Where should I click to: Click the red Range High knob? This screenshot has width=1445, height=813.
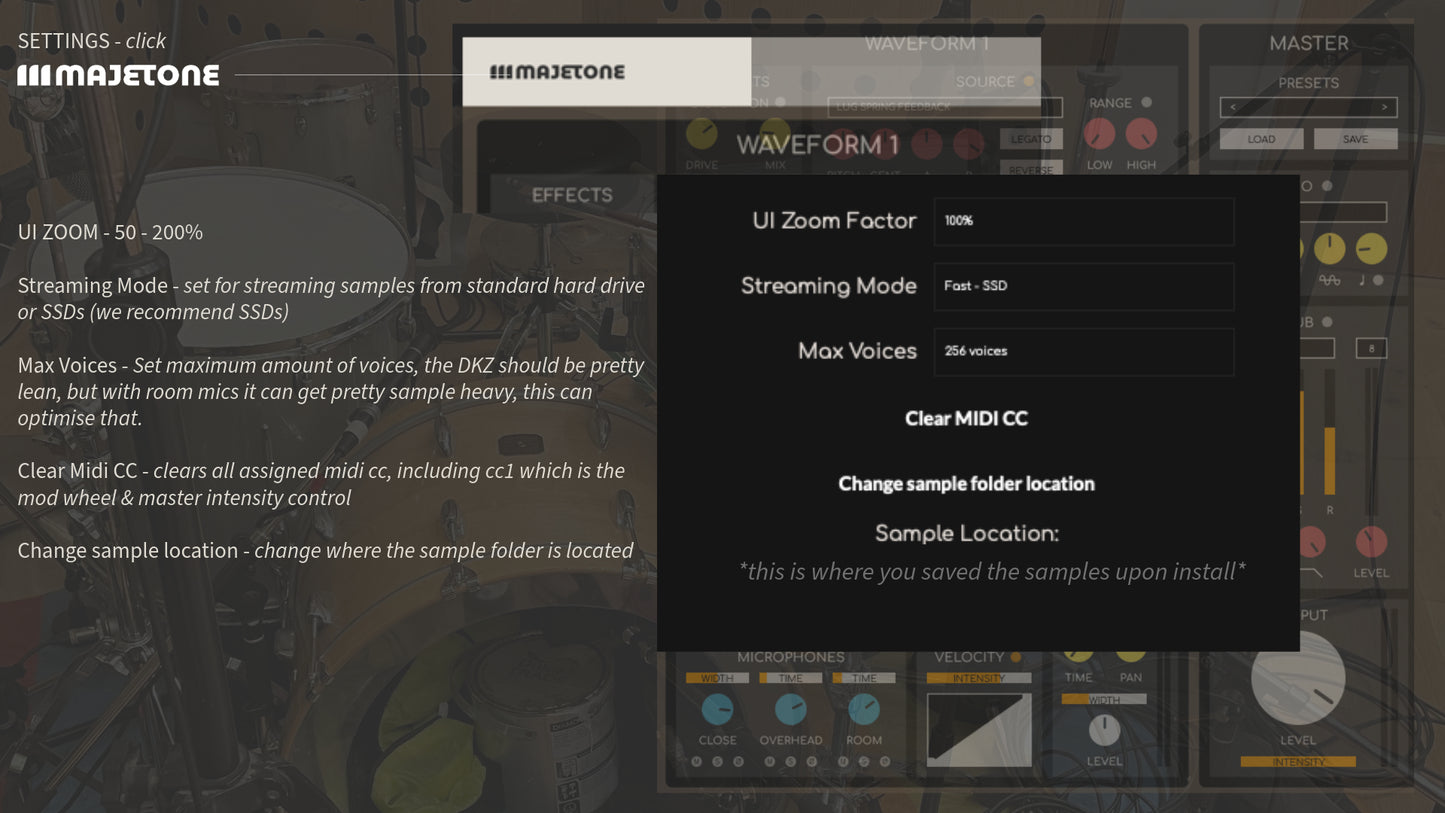(x=1141, y=133)
